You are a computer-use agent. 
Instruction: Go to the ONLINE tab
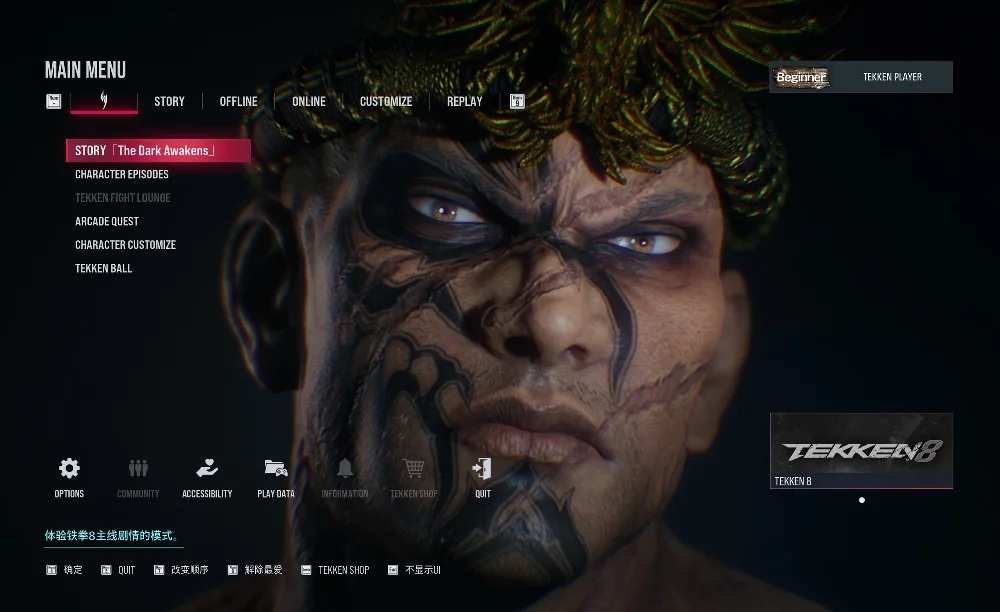(x=308, y=101)
